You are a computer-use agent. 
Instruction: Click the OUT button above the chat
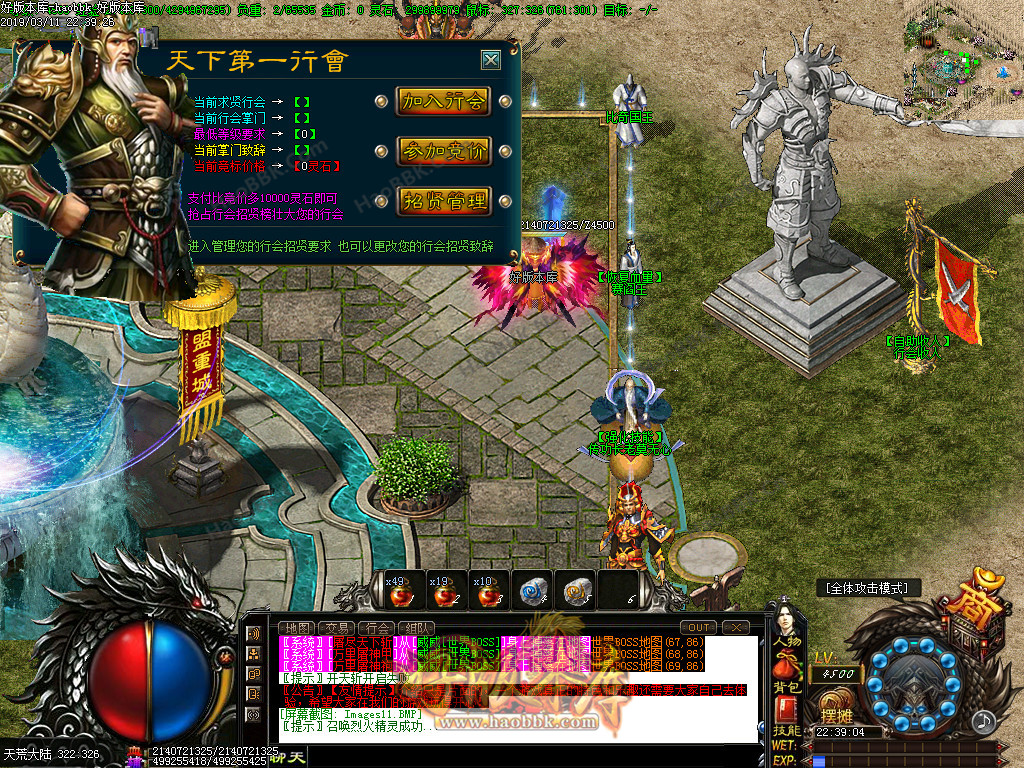(700, 627)
